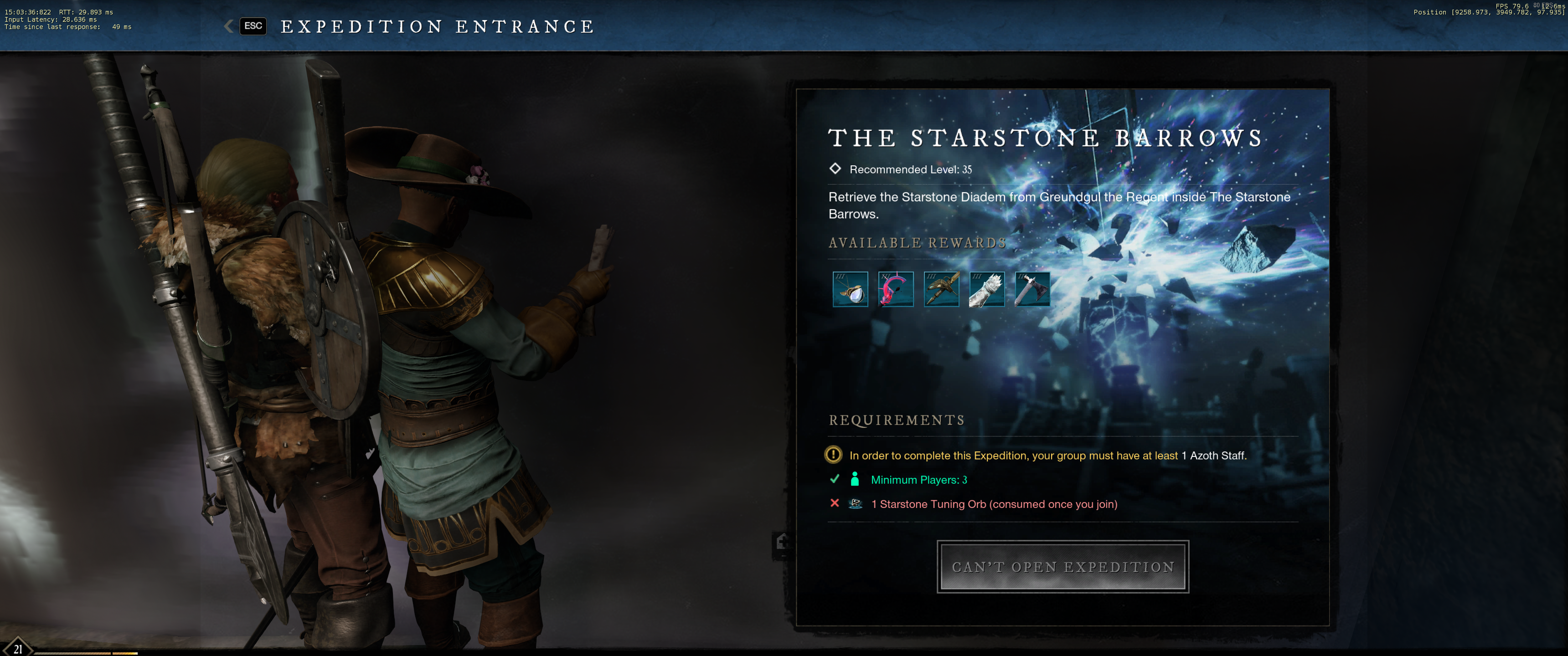Inspect the hatchet reward icon
This screenshot has height=656, width=1568.
pos(1032,289)
